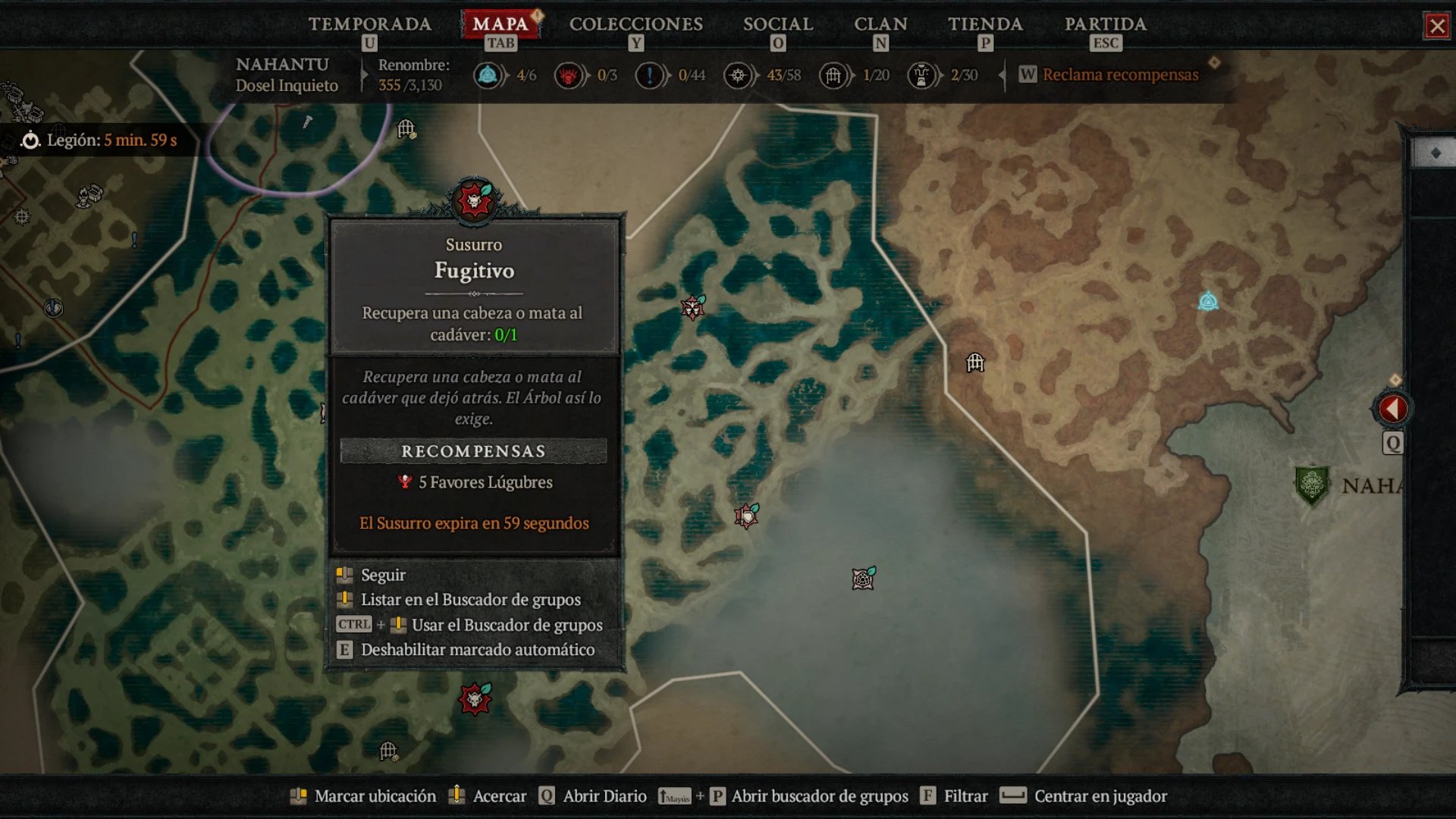Choose Seguir in the Susurro tooltip
This screenshot has height=819, width=1456.
point(383,575)
